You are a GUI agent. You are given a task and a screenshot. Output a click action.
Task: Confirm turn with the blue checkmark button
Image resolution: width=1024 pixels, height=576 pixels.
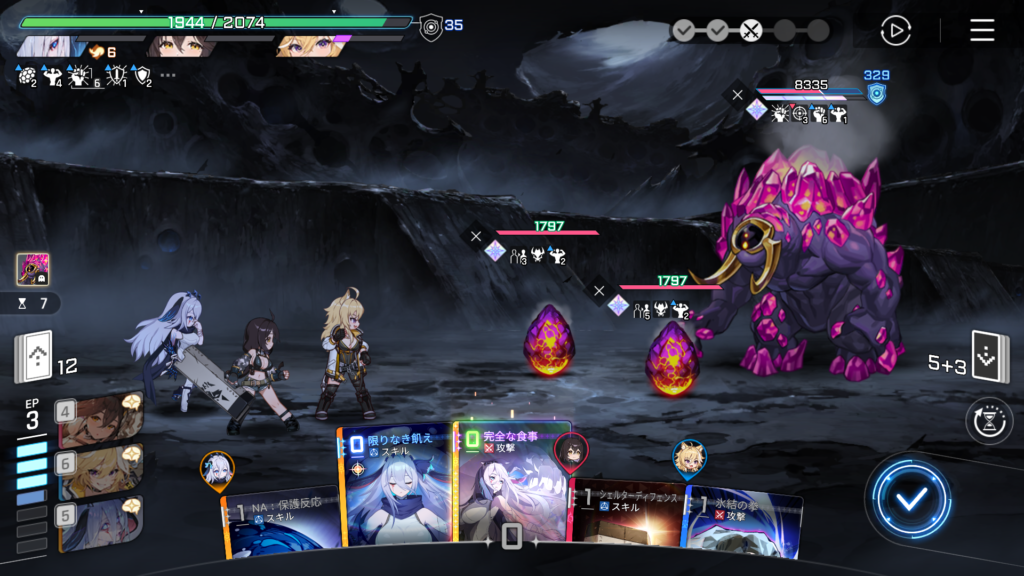click(x=909, y=498)
